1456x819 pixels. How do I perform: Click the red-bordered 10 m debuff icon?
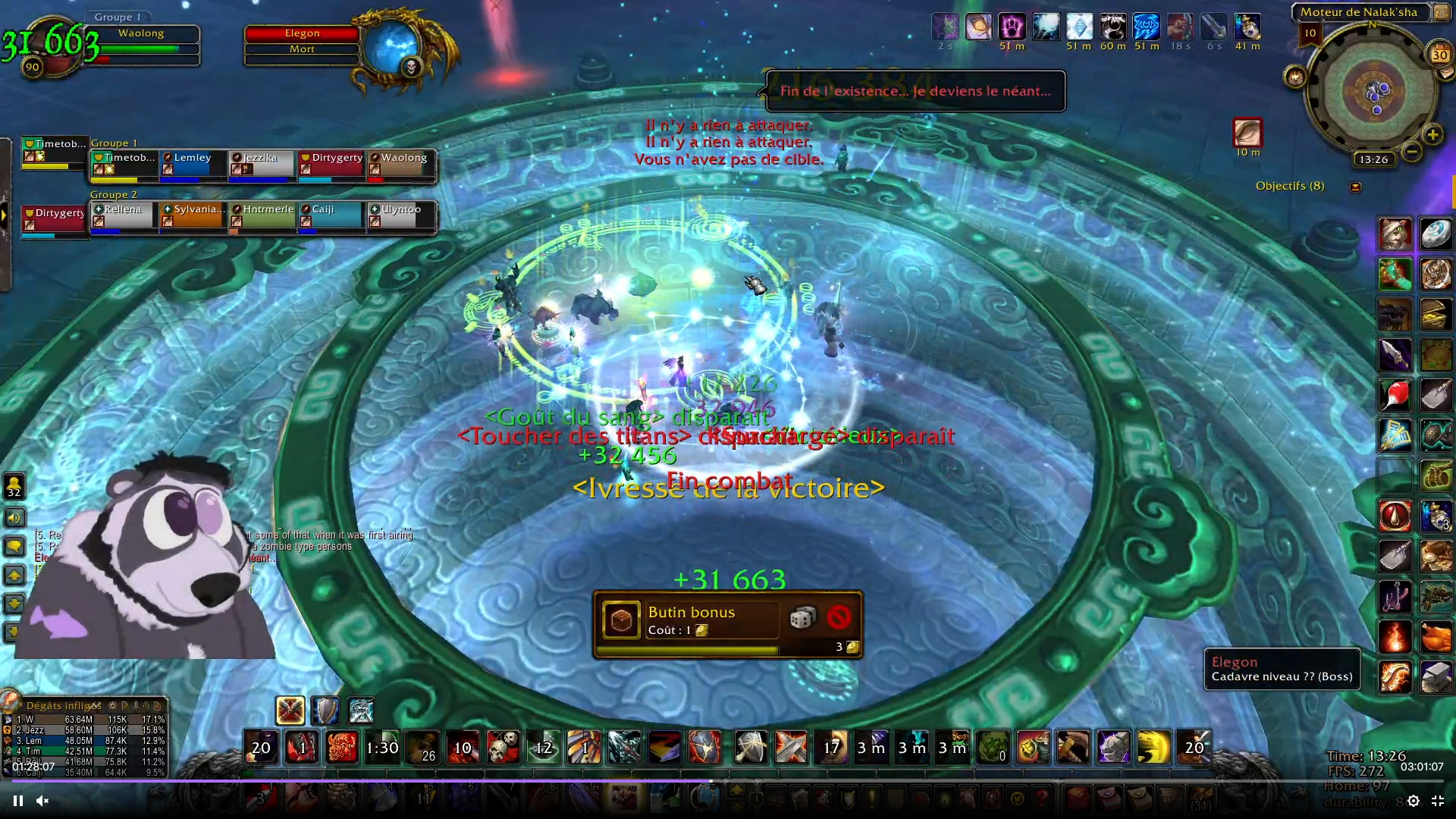click(1247, 133)
